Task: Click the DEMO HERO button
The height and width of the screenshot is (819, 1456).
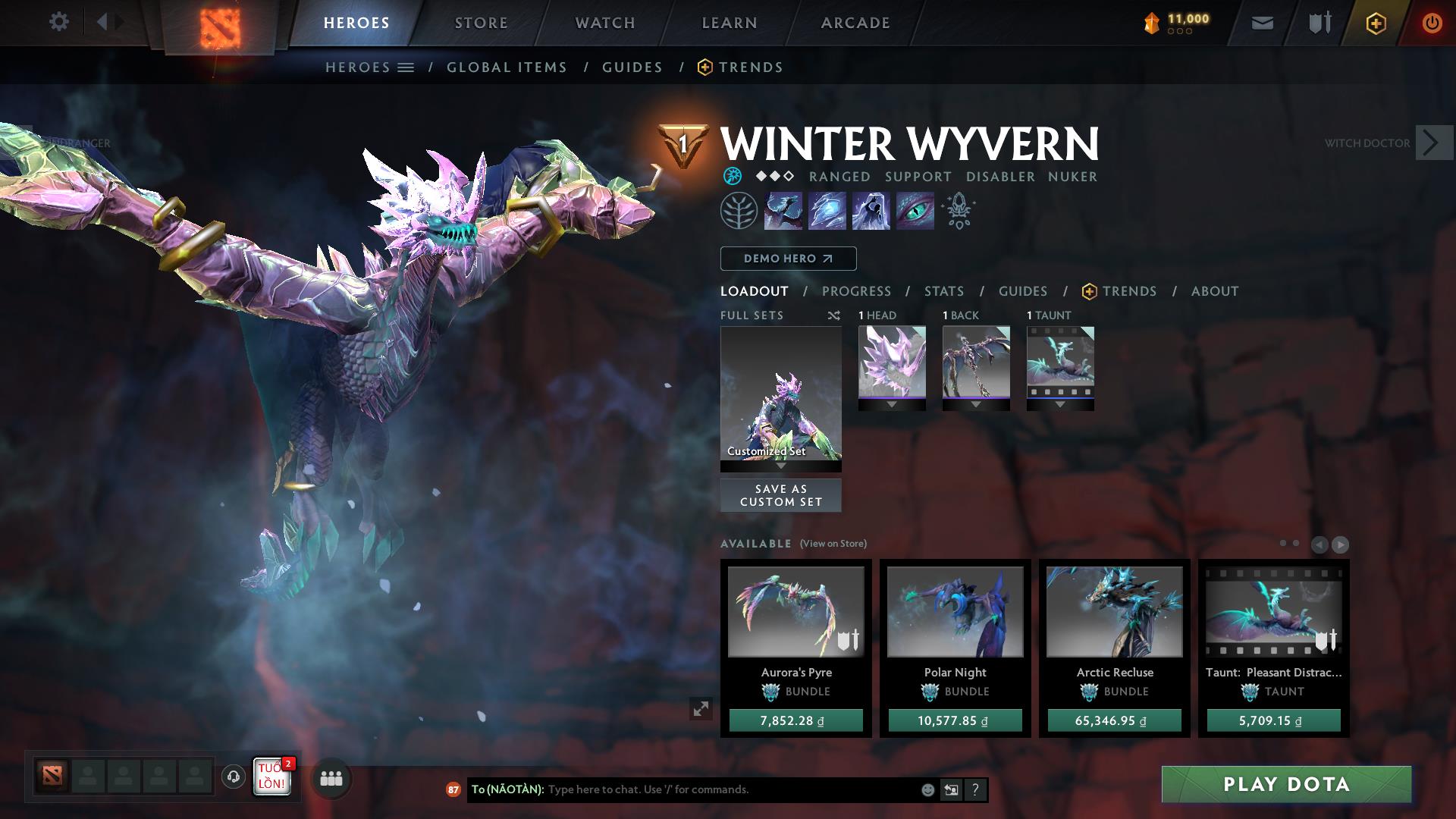Action: pyautogui.click(x=788, y=259)
